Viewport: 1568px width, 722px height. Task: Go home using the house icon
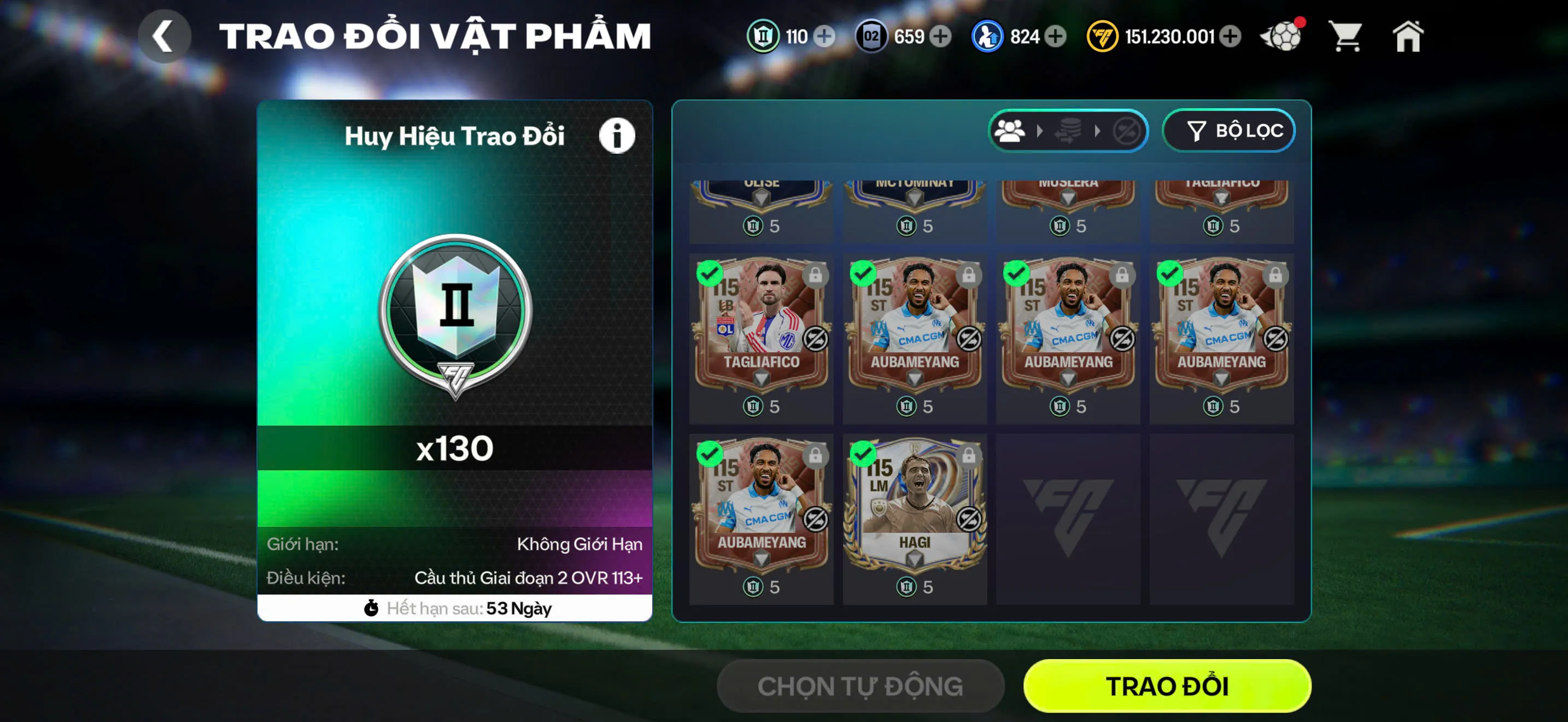pyautogui.click(x=1409, y=37)
